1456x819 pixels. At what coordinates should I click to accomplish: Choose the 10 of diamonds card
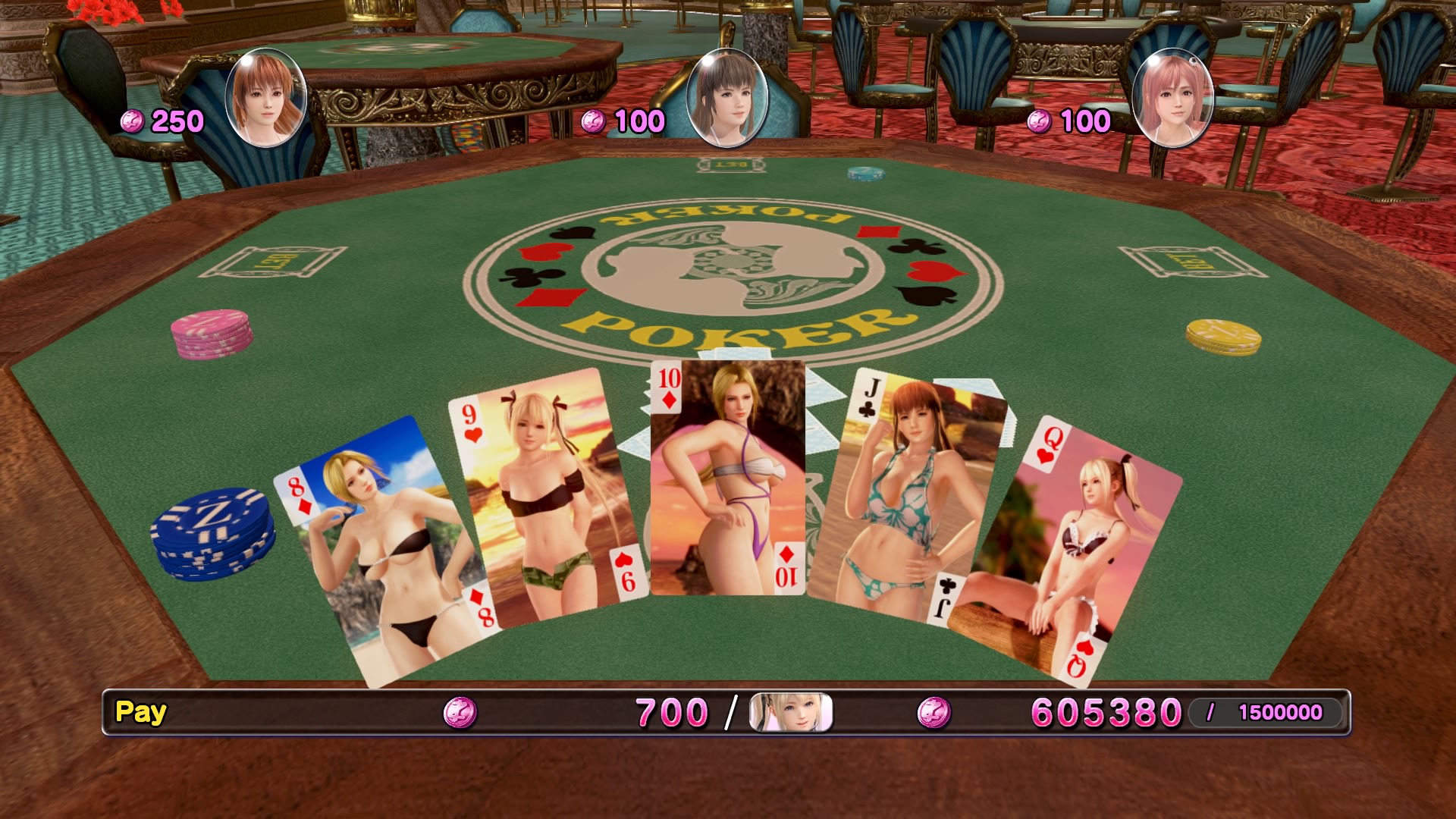click(727, 478)
